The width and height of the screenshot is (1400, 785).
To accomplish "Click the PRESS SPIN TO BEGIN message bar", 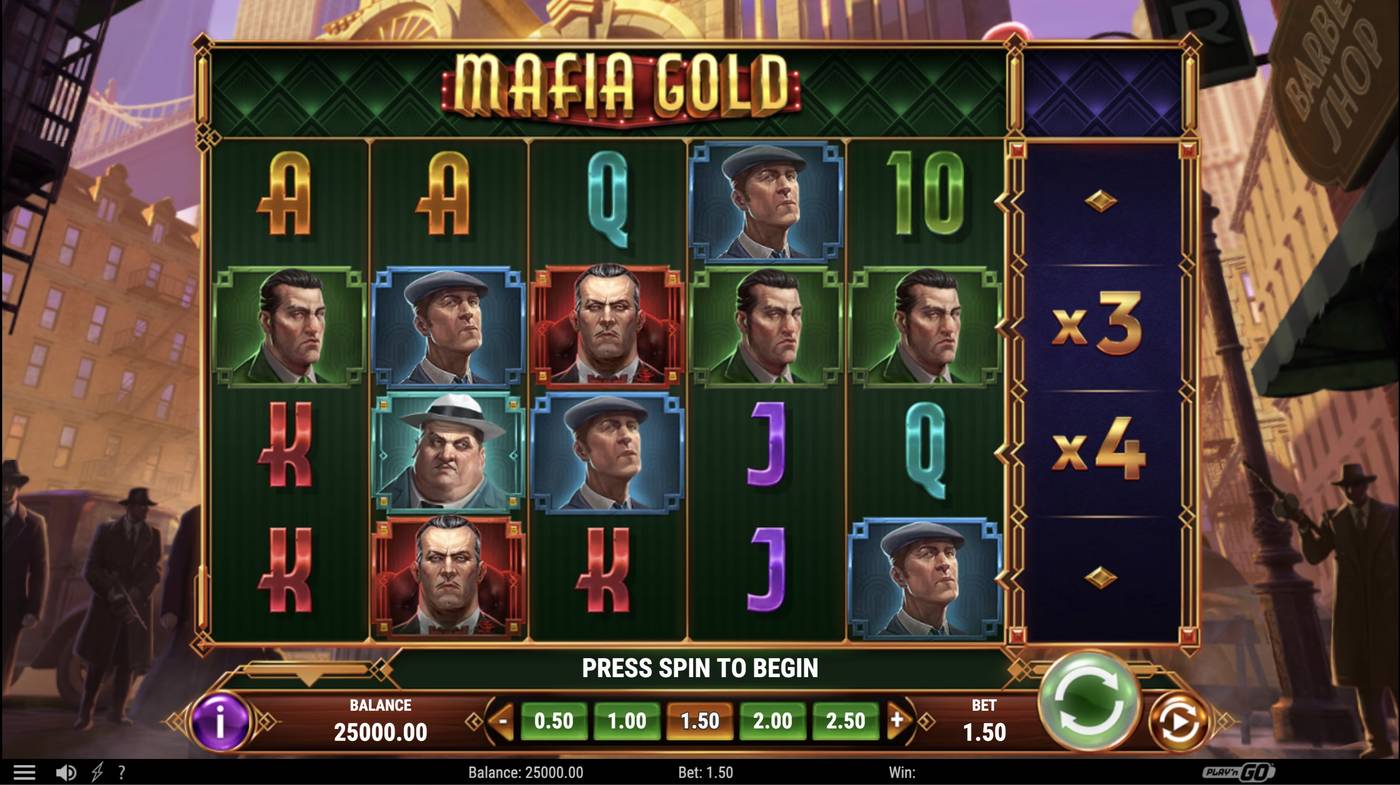I will pyautogui.click(x=700, y=666).
